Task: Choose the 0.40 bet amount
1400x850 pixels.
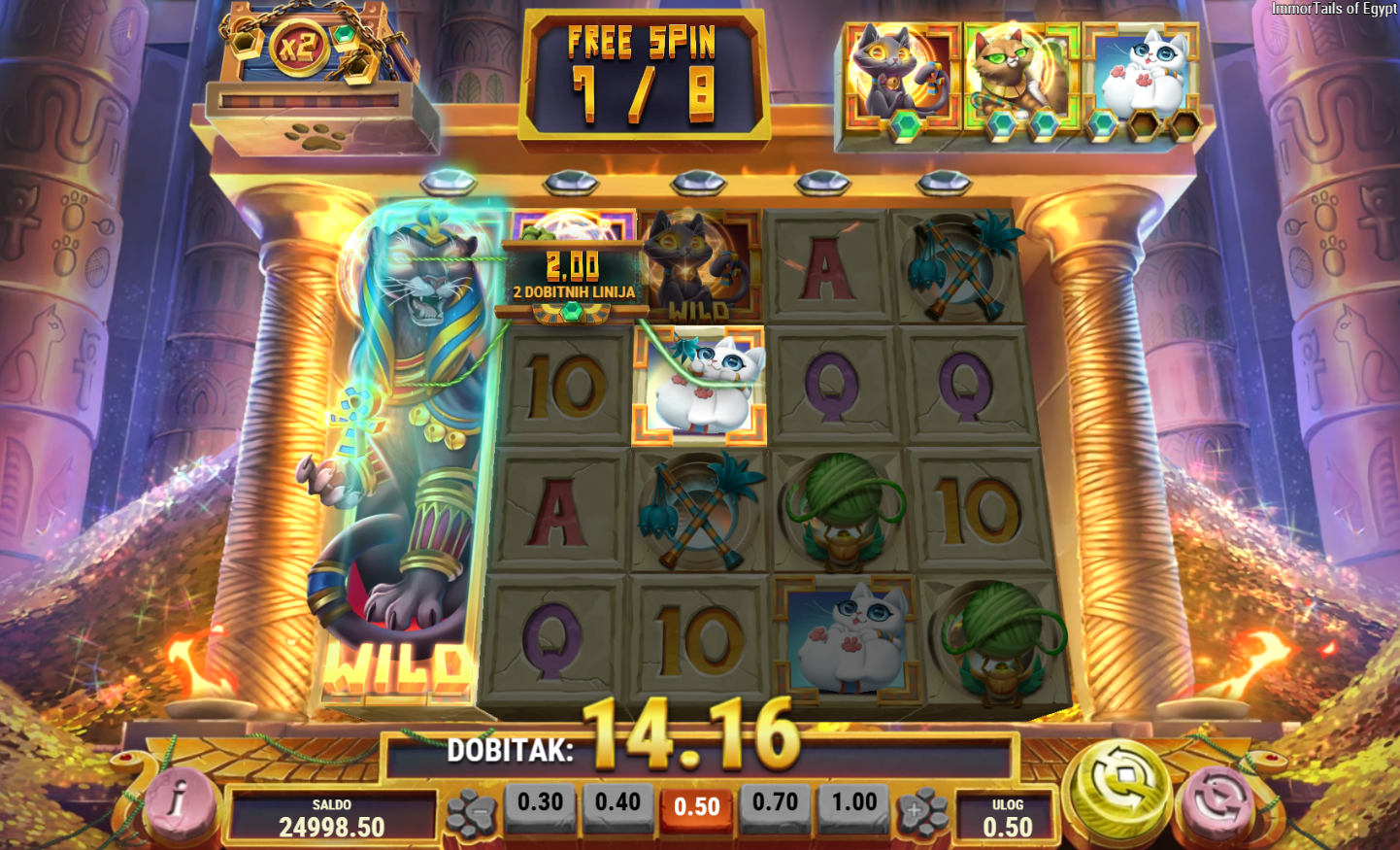Action: pos(617,802)
